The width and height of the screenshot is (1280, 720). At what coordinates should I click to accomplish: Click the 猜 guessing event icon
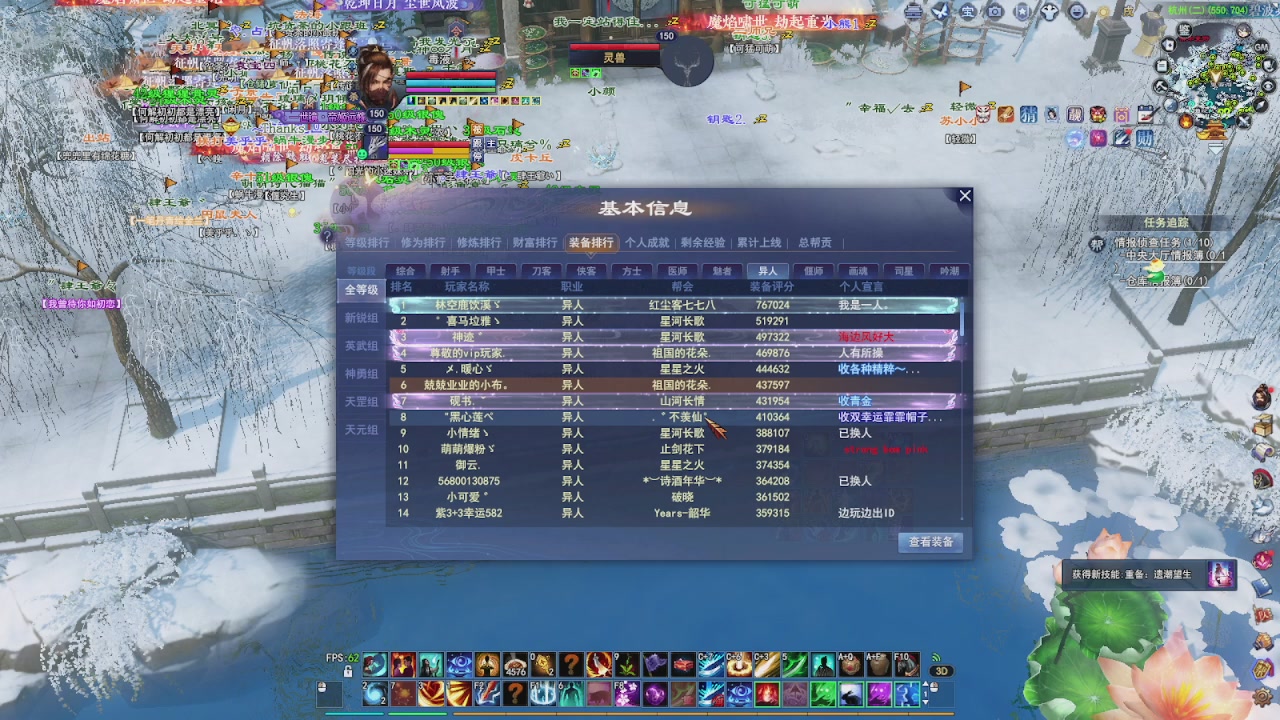(x=1028, y=113)
